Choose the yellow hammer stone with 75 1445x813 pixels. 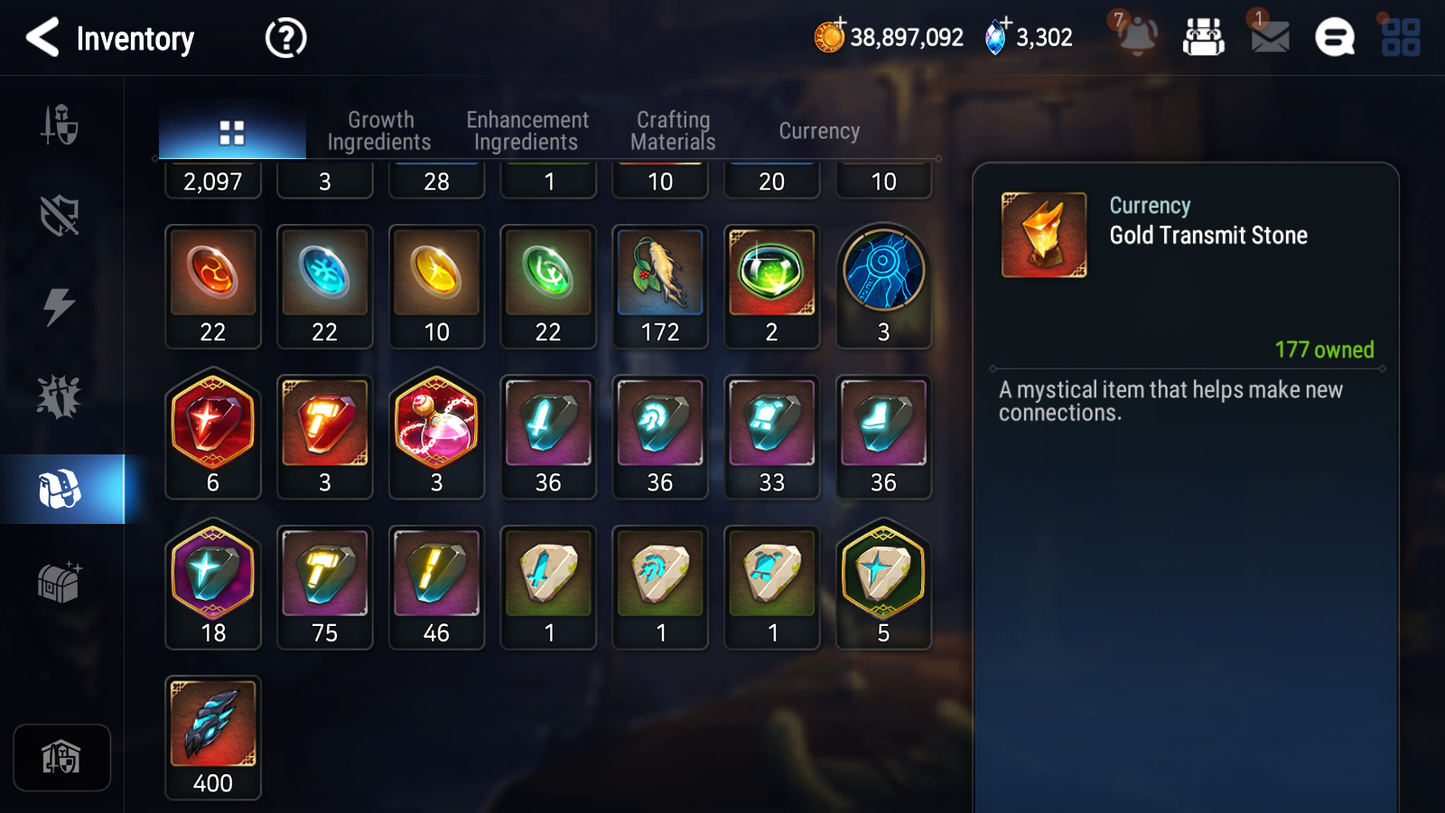pos(325,586)
